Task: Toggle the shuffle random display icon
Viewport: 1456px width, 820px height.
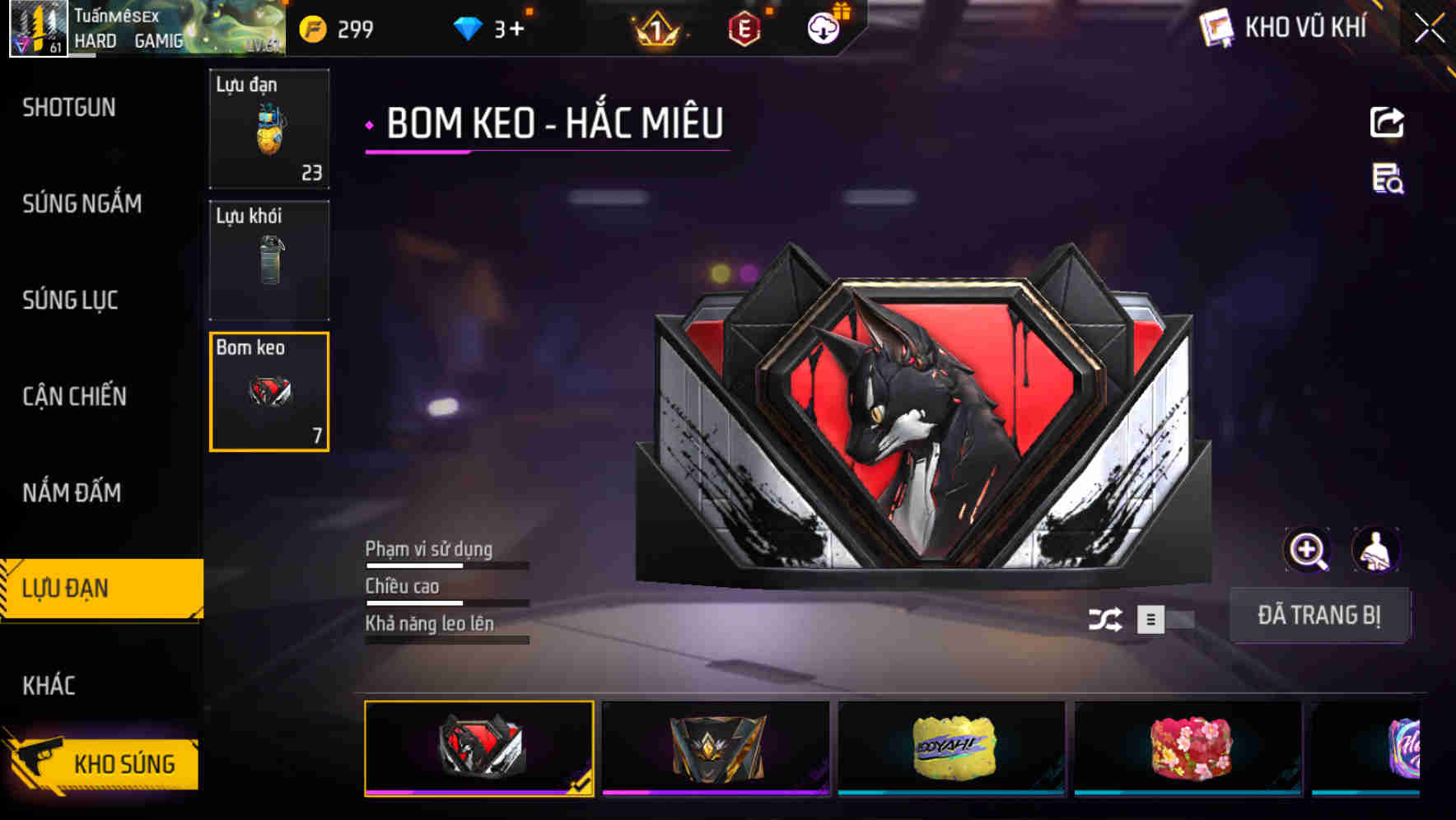Action: pyautogui.click(x=1108, y=620)
